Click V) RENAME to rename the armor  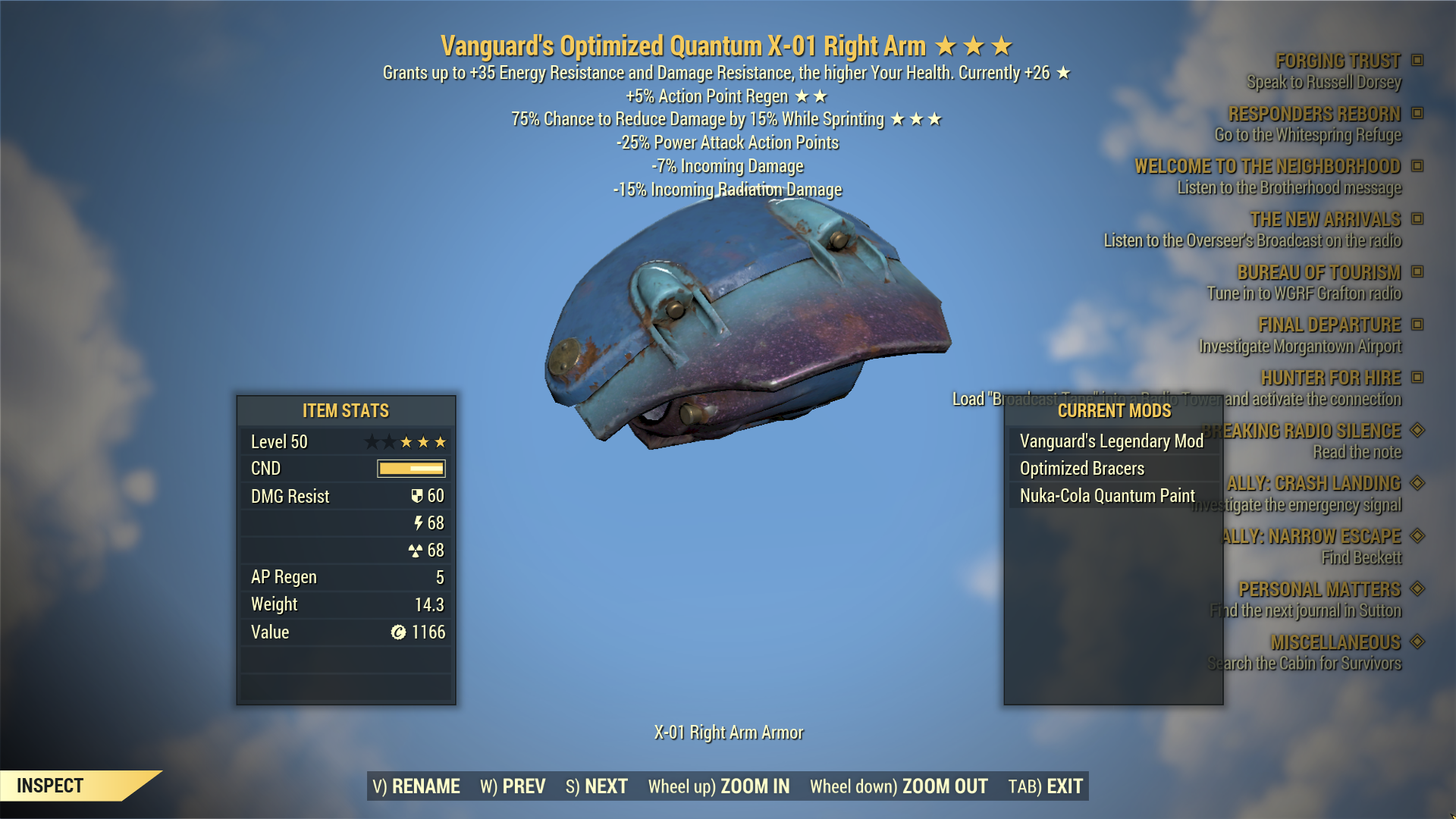[x=416, y=786]
